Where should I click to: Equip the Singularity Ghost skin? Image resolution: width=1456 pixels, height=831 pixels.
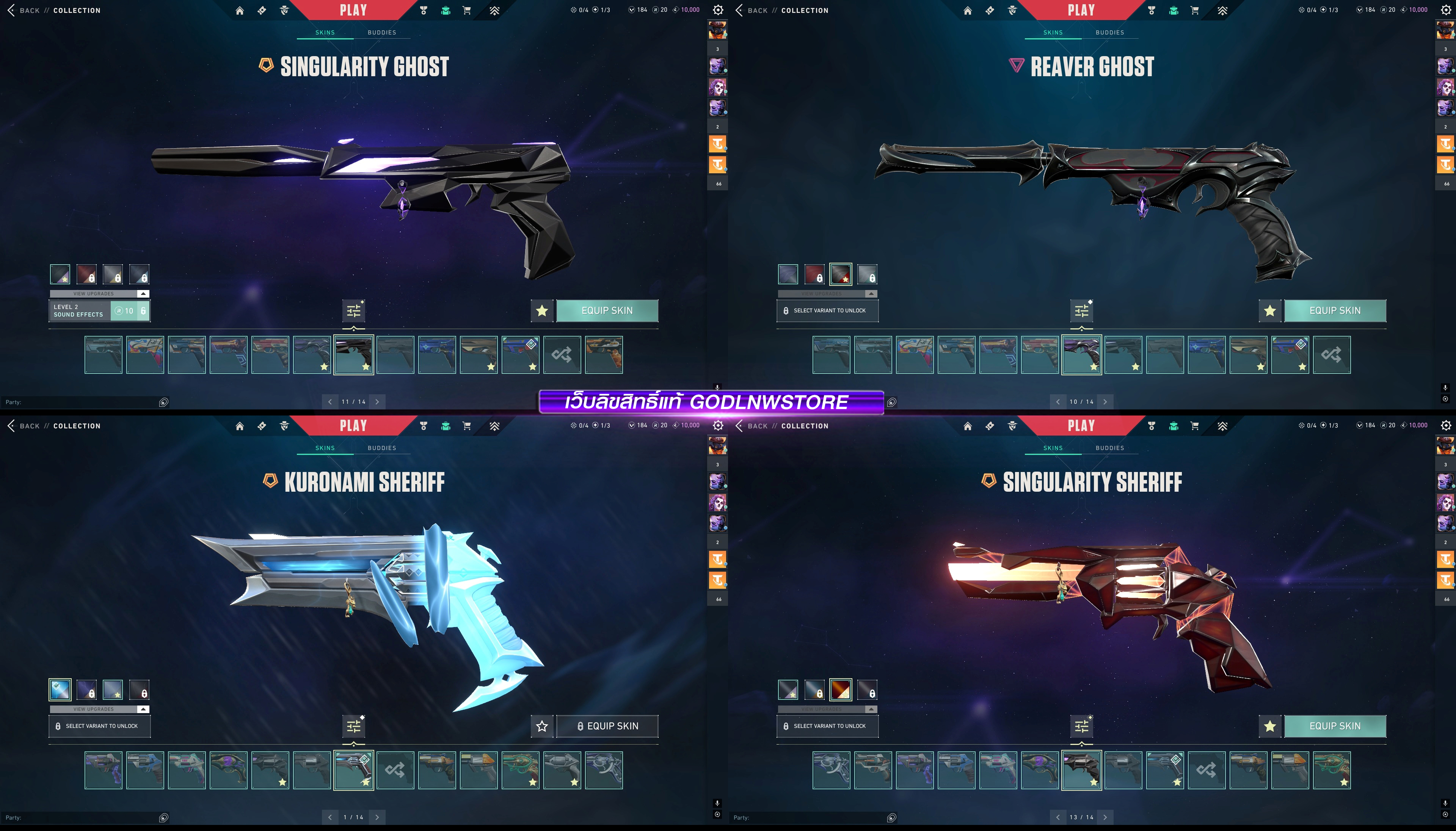pyautogui.click(x=607, y=310)
